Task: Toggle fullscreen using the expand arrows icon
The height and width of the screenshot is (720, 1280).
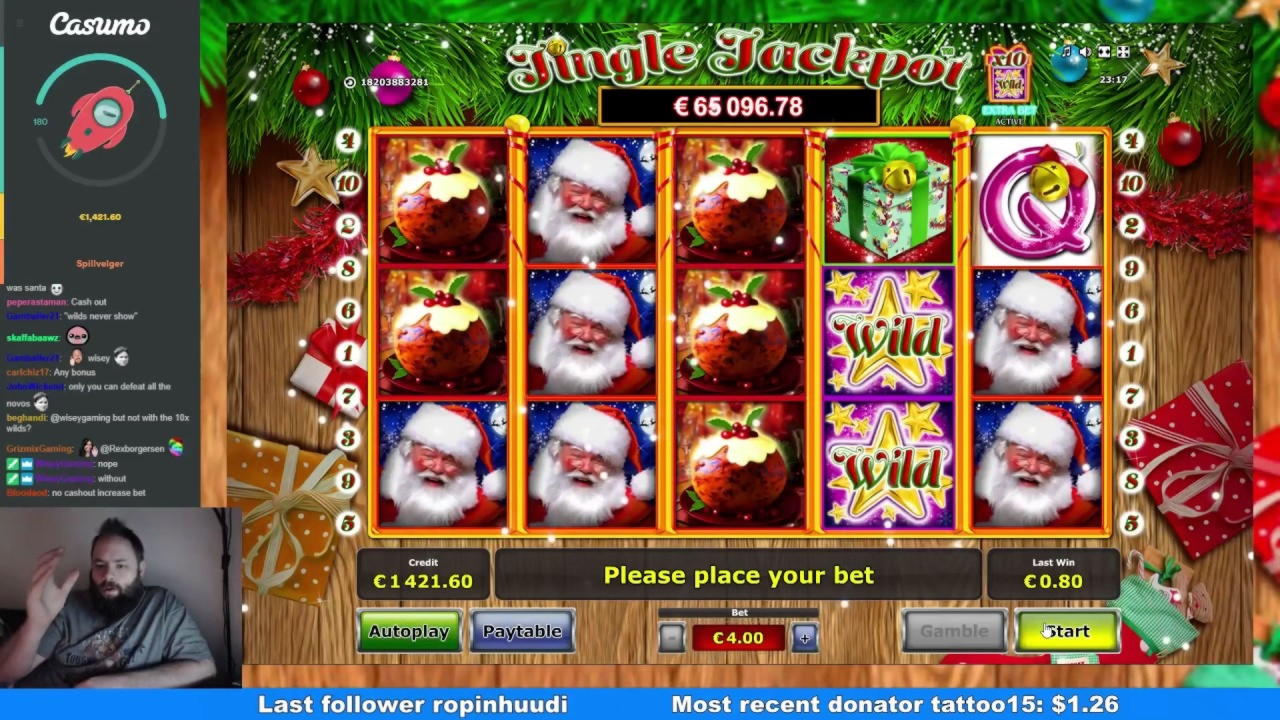Action: (1122, 51)
